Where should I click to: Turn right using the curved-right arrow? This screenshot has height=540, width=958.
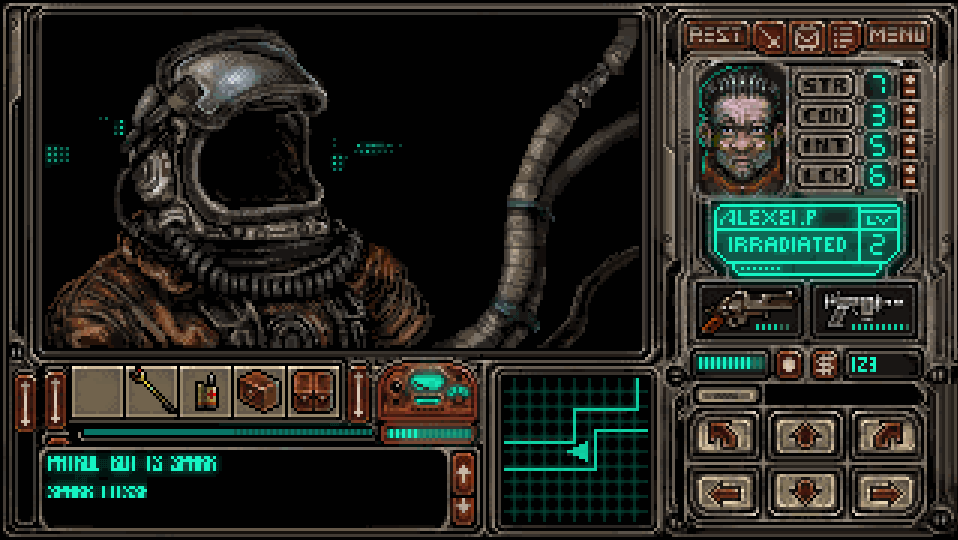884,434
